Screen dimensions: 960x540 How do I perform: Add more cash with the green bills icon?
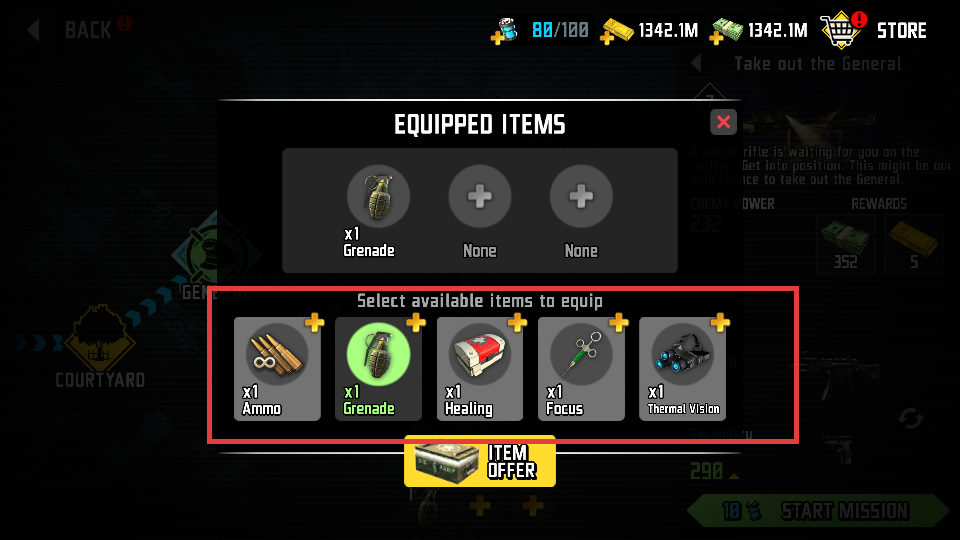[x=718, y=38]
